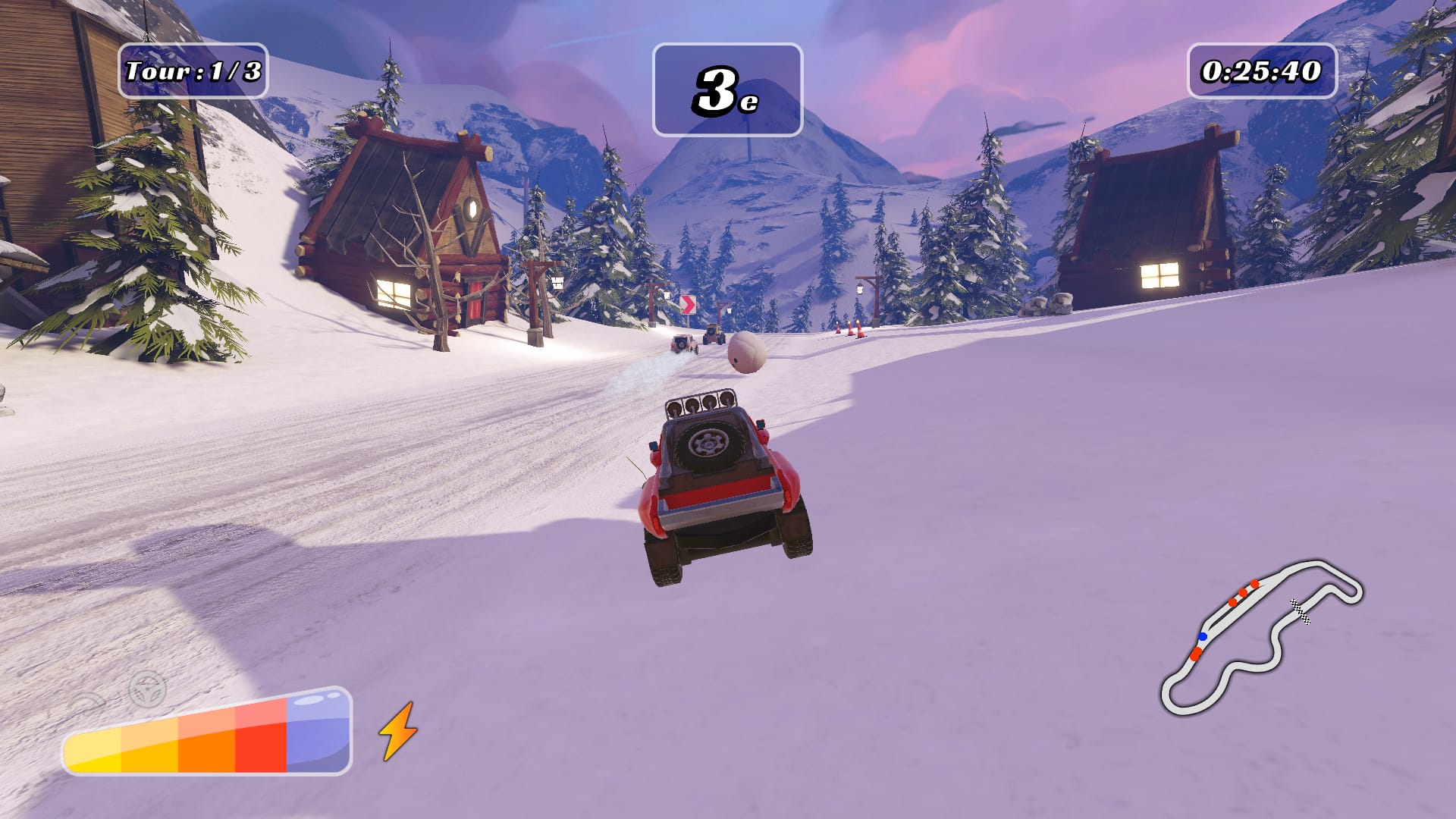This screenshot has width=1456, height=819.
Task: Select the blue player dot on minimap
Action: 1203,636
